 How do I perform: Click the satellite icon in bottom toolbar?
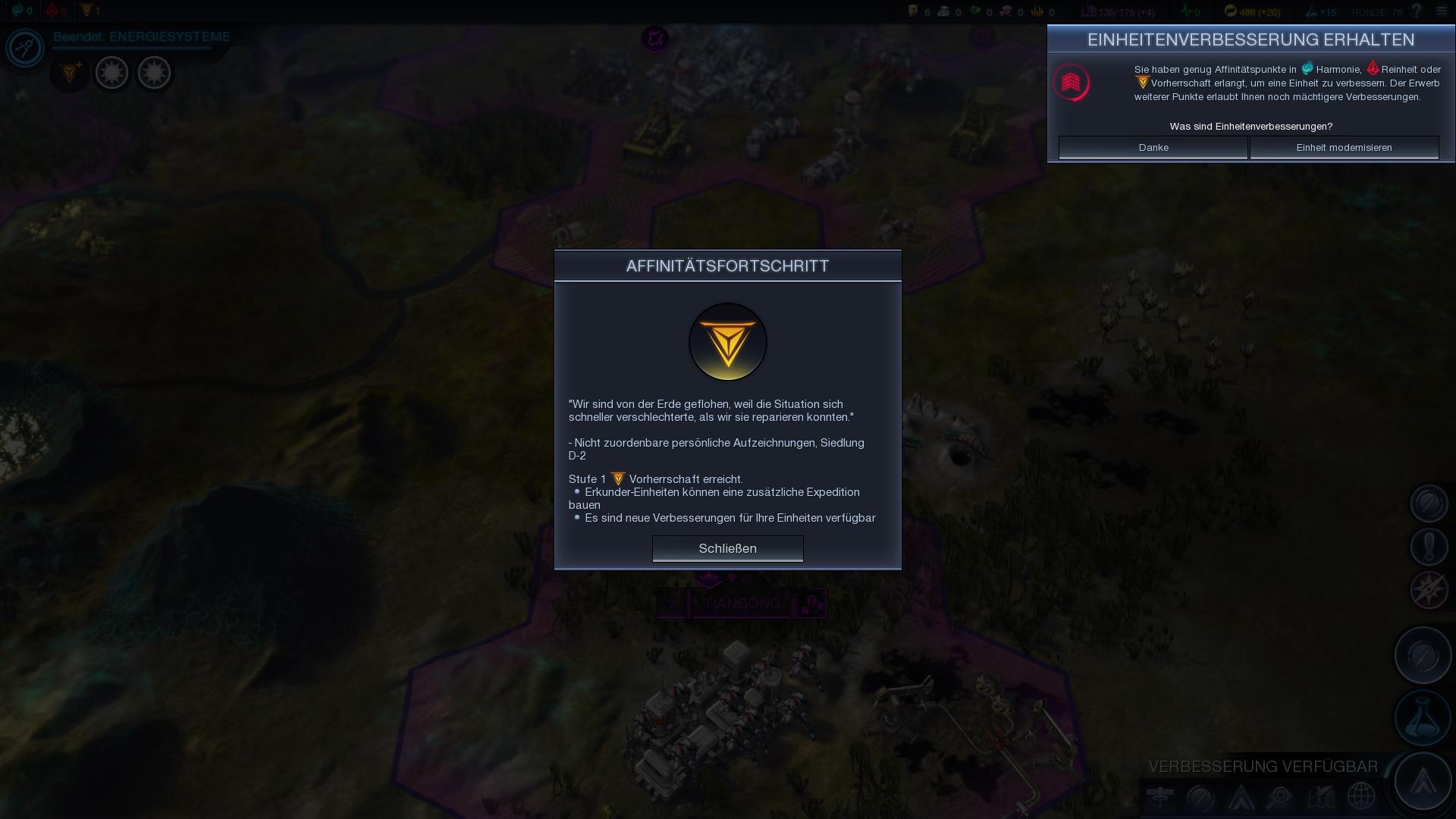pos(1160,797)
